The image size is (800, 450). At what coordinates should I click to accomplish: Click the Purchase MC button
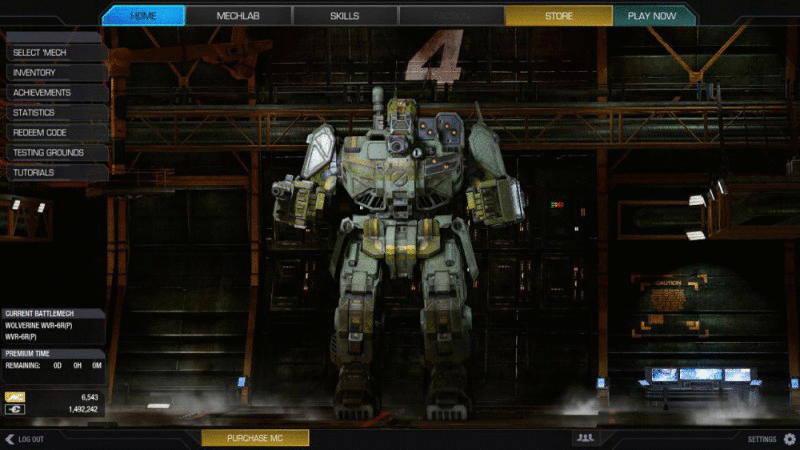(x=255, y=438)
